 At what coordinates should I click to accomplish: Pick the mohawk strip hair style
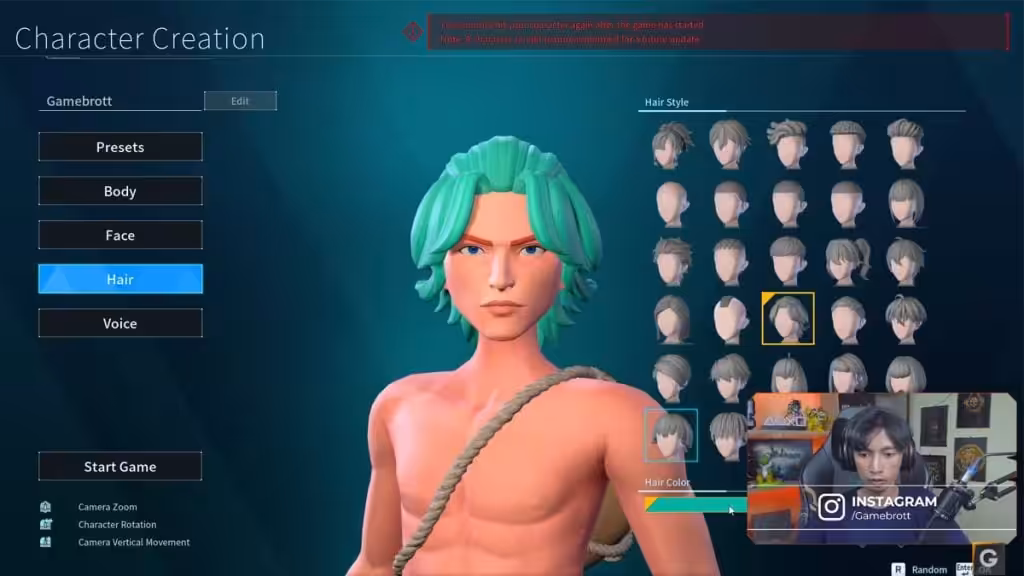click(x=730, y=318)
